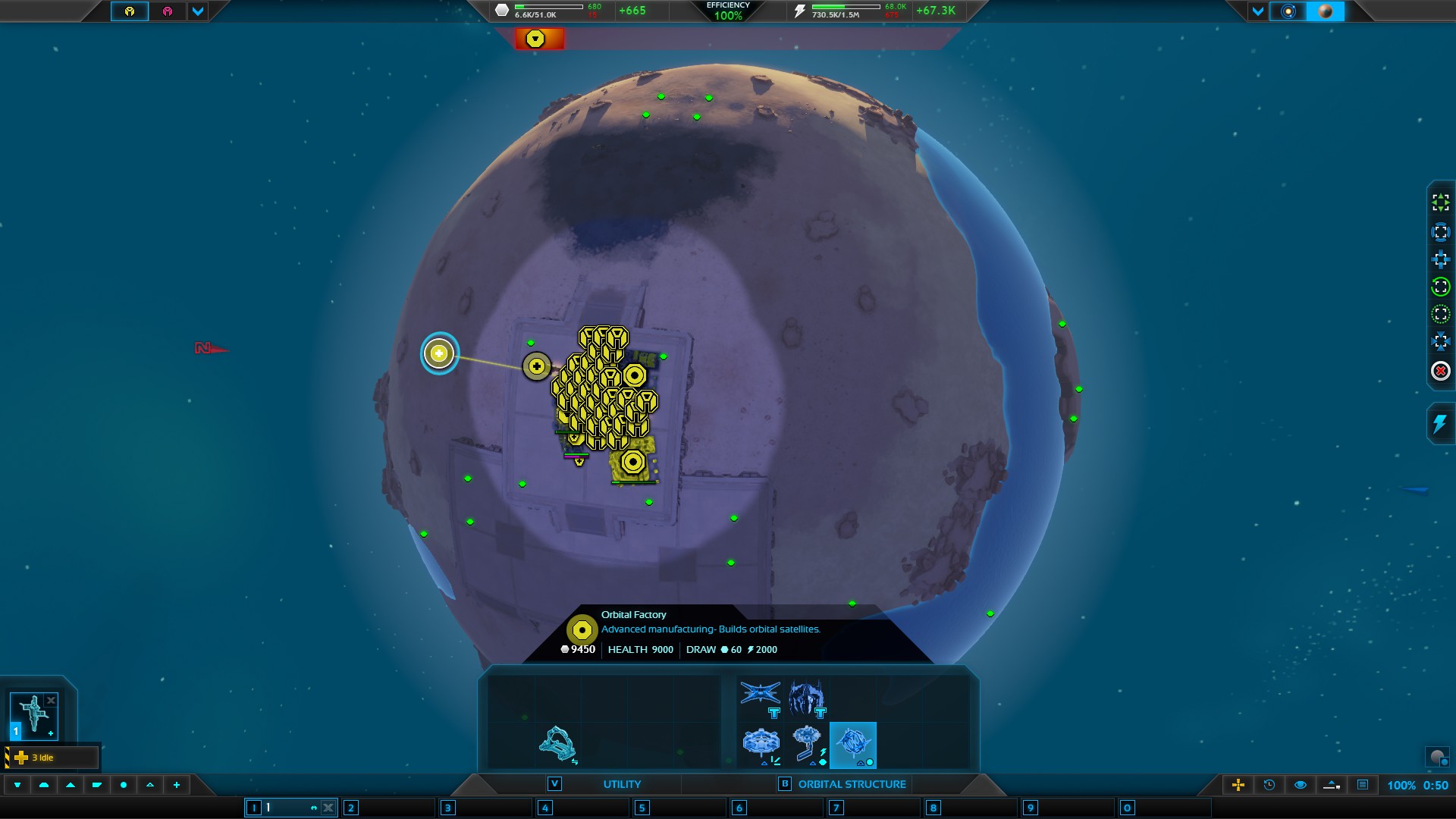Toggle the lightning bolt energy order button
Screen dimensions: 1456x819
tap(1439, 423)
